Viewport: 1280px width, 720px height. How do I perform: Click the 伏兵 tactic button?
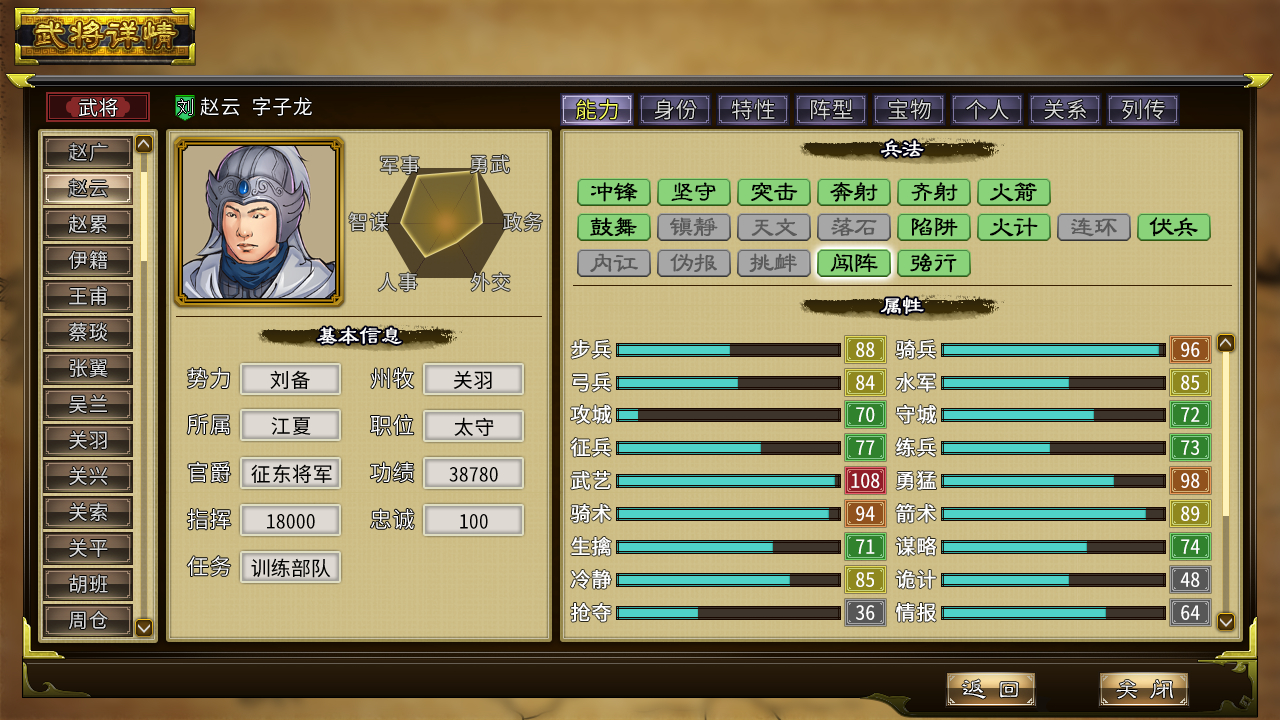point(1174,227)
